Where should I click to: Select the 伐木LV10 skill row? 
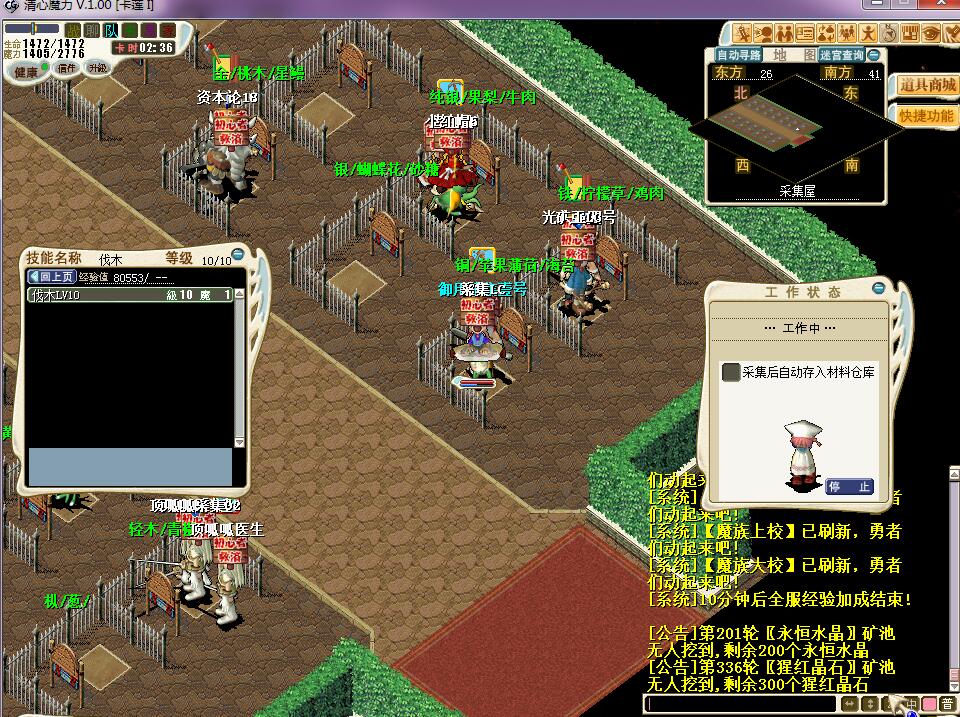point(130,295)
